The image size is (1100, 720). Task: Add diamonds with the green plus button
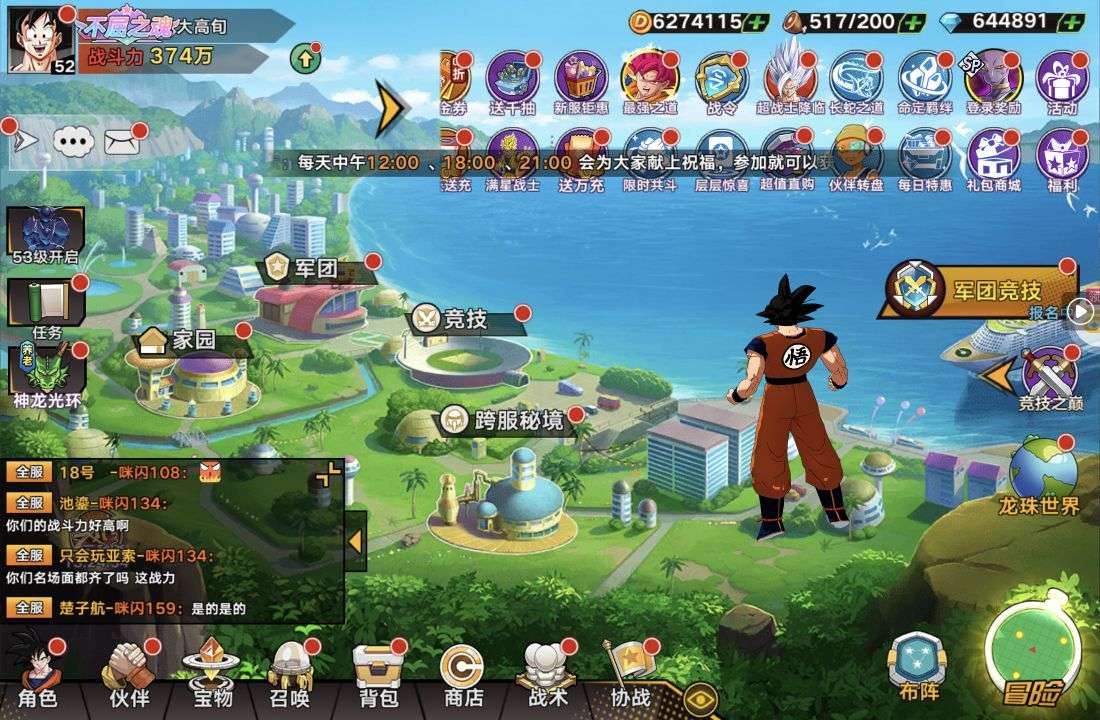[x=1071, y=21]
